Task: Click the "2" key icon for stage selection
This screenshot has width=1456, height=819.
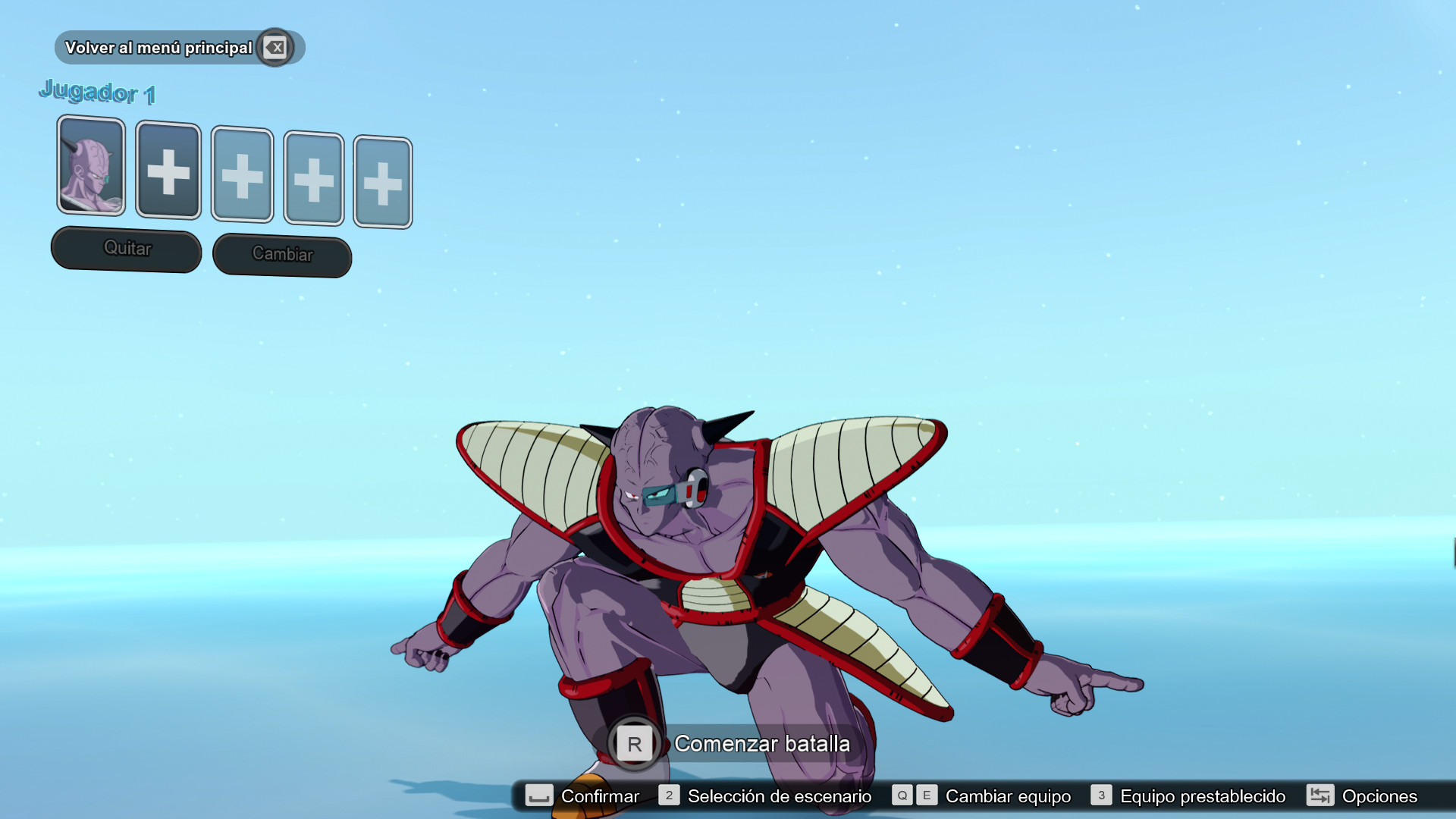Action: (669, 796)
